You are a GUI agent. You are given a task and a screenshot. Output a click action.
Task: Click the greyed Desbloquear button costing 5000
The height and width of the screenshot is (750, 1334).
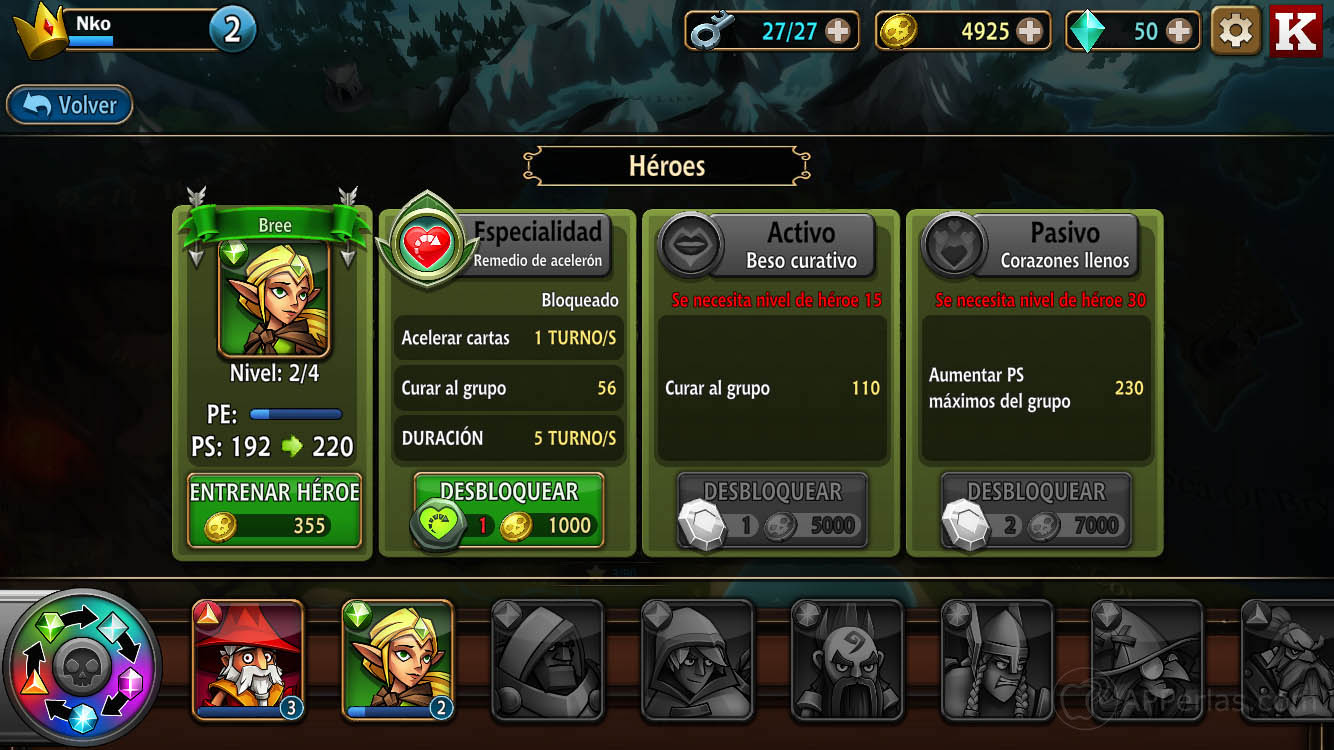pyautogui.click(x=772, y=510)
